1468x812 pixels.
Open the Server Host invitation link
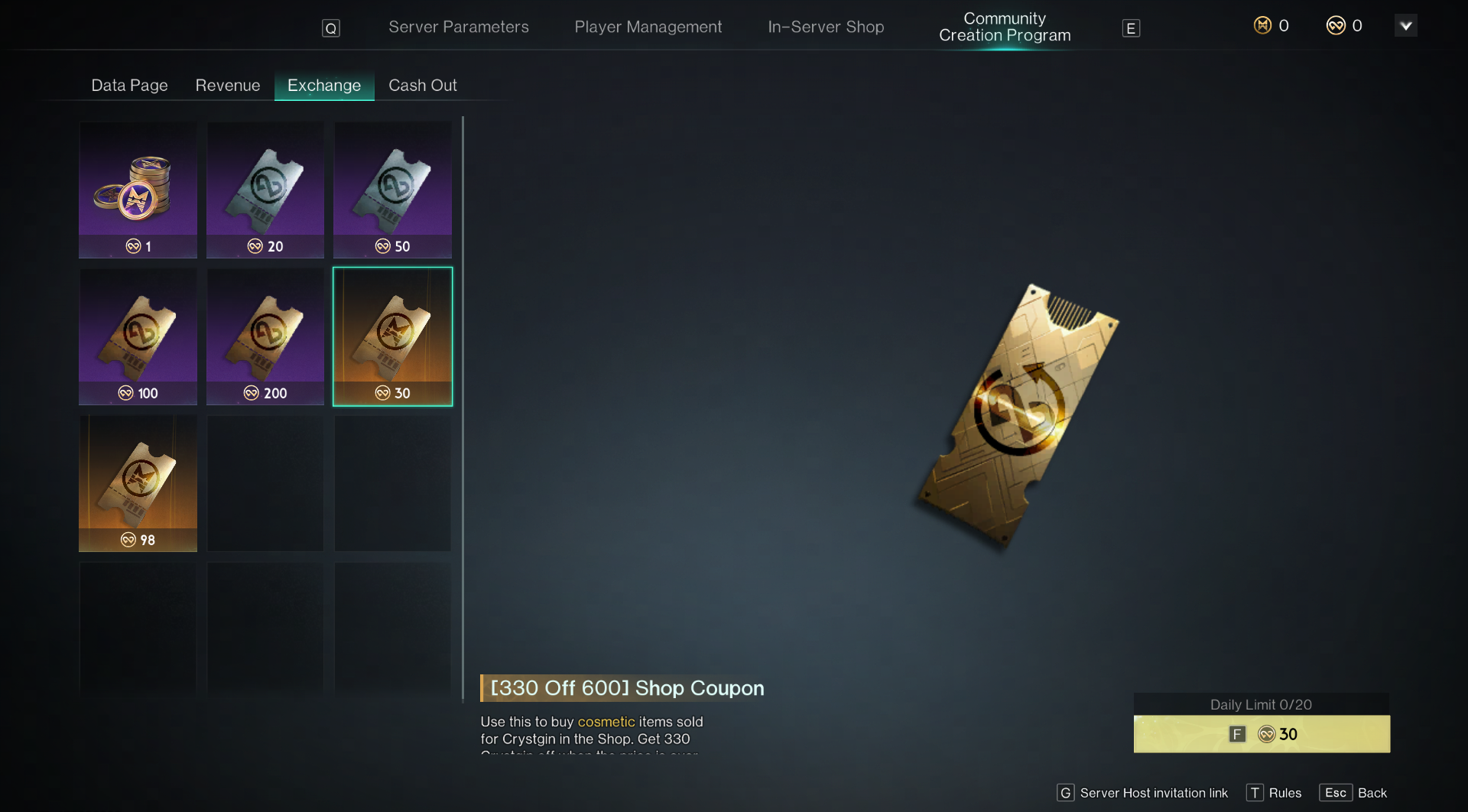[x=1143, y=793]
